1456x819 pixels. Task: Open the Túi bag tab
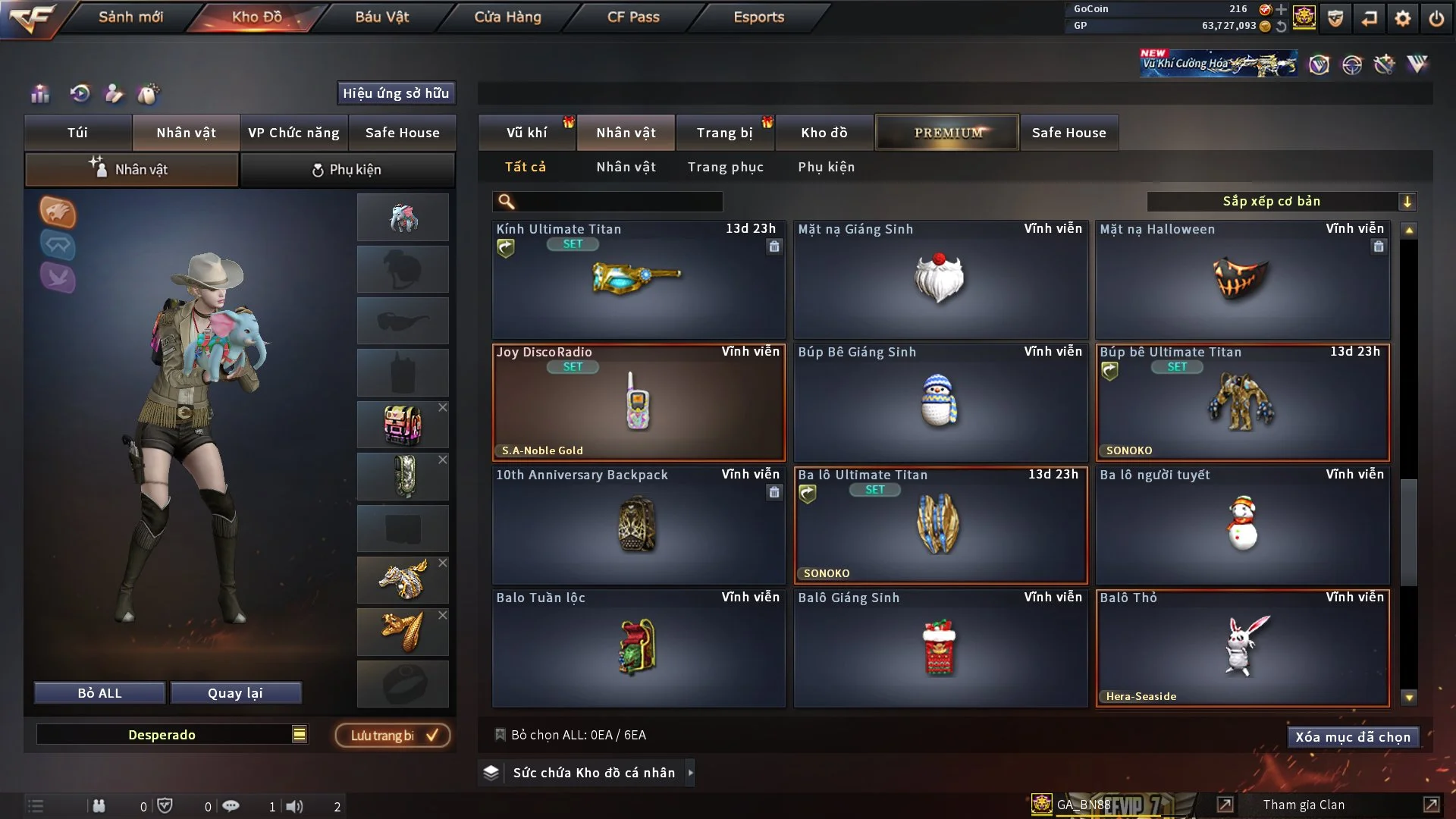tap(77, 133)
